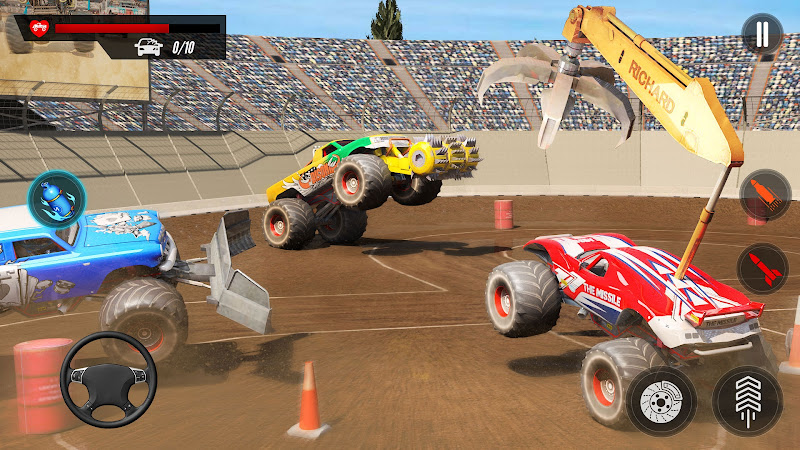Launch the red rocket missile
The image size is (800, 450).
pos(763,268)
